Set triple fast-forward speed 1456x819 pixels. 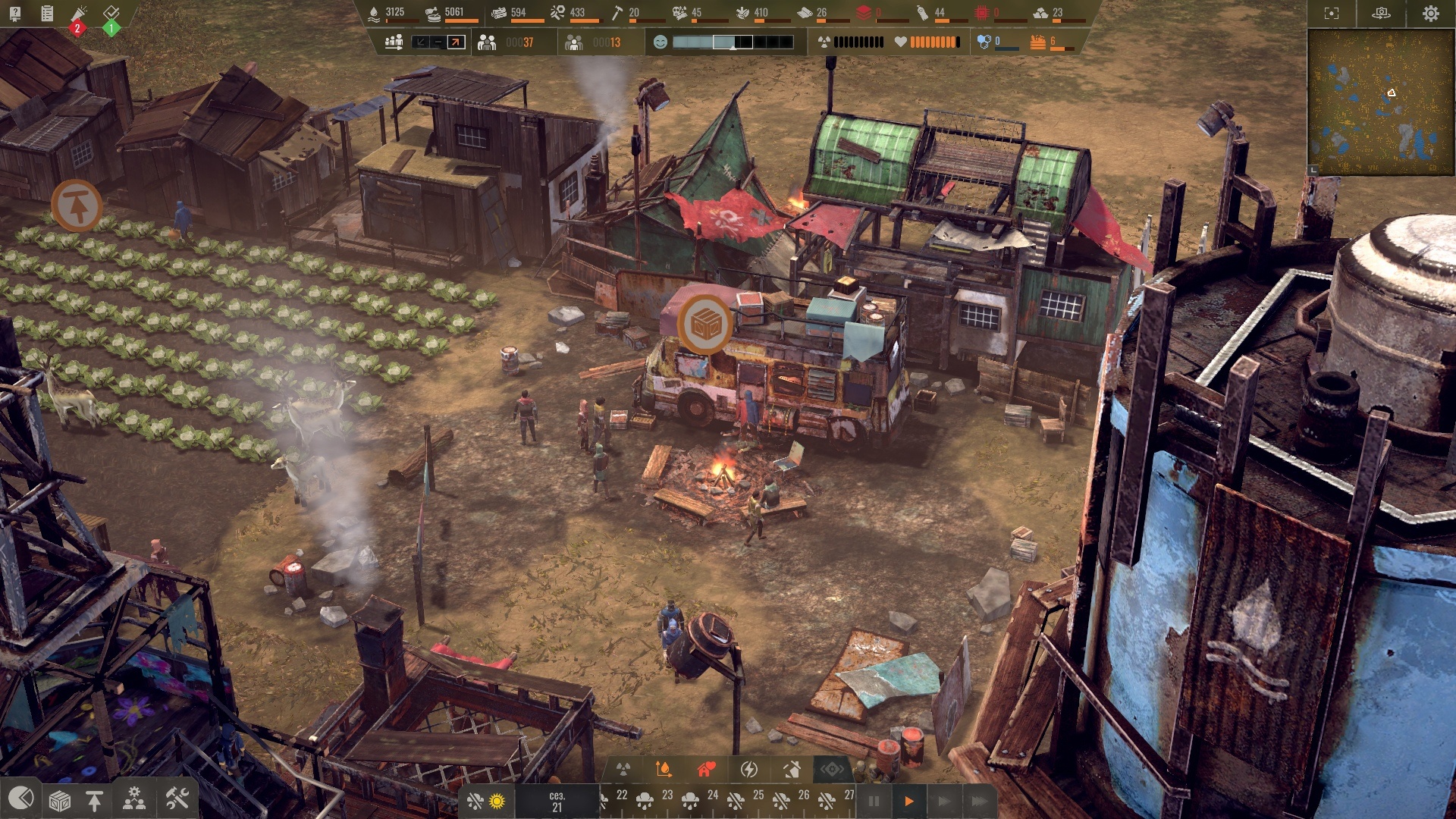pos(979,801)
